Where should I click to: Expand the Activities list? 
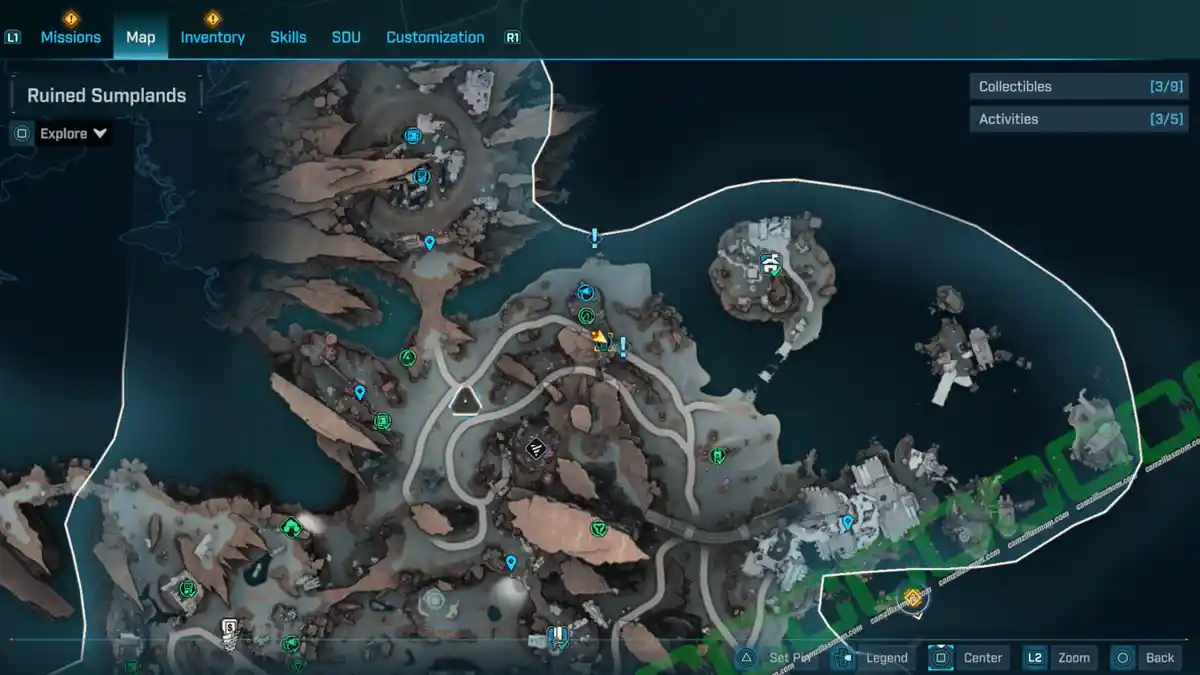click(1077, 119)
